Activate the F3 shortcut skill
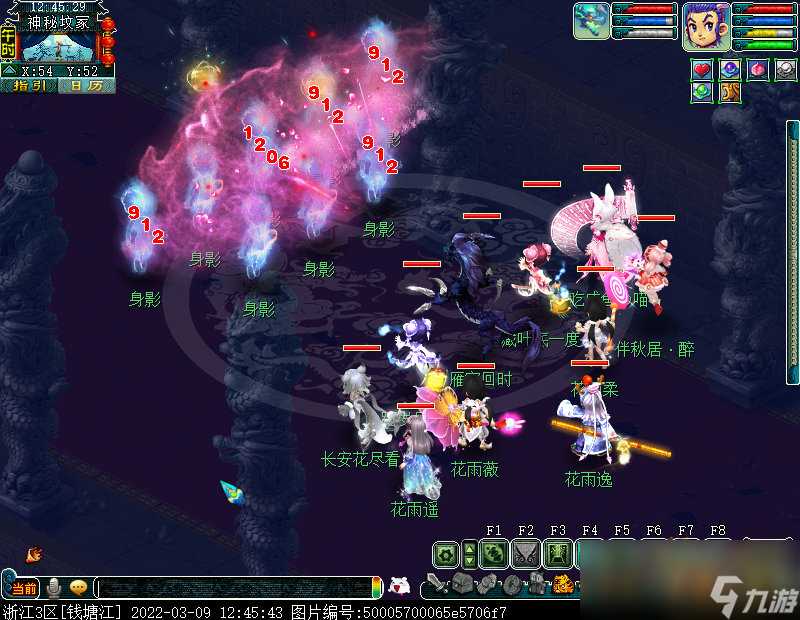 tap(557, 554)
